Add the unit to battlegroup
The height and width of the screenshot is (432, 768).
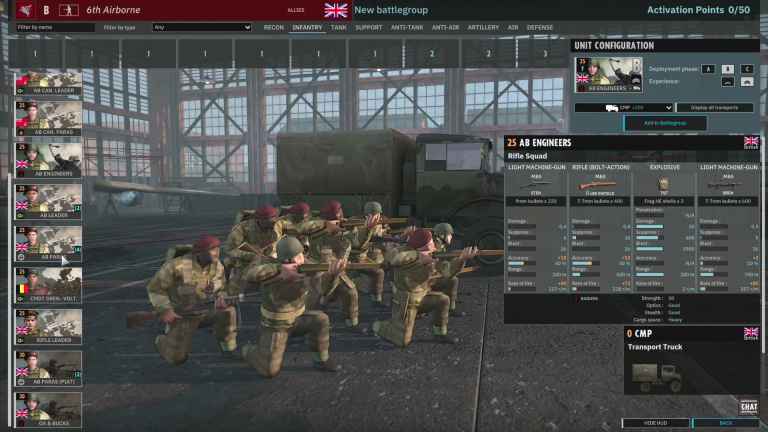click(665, 123)
